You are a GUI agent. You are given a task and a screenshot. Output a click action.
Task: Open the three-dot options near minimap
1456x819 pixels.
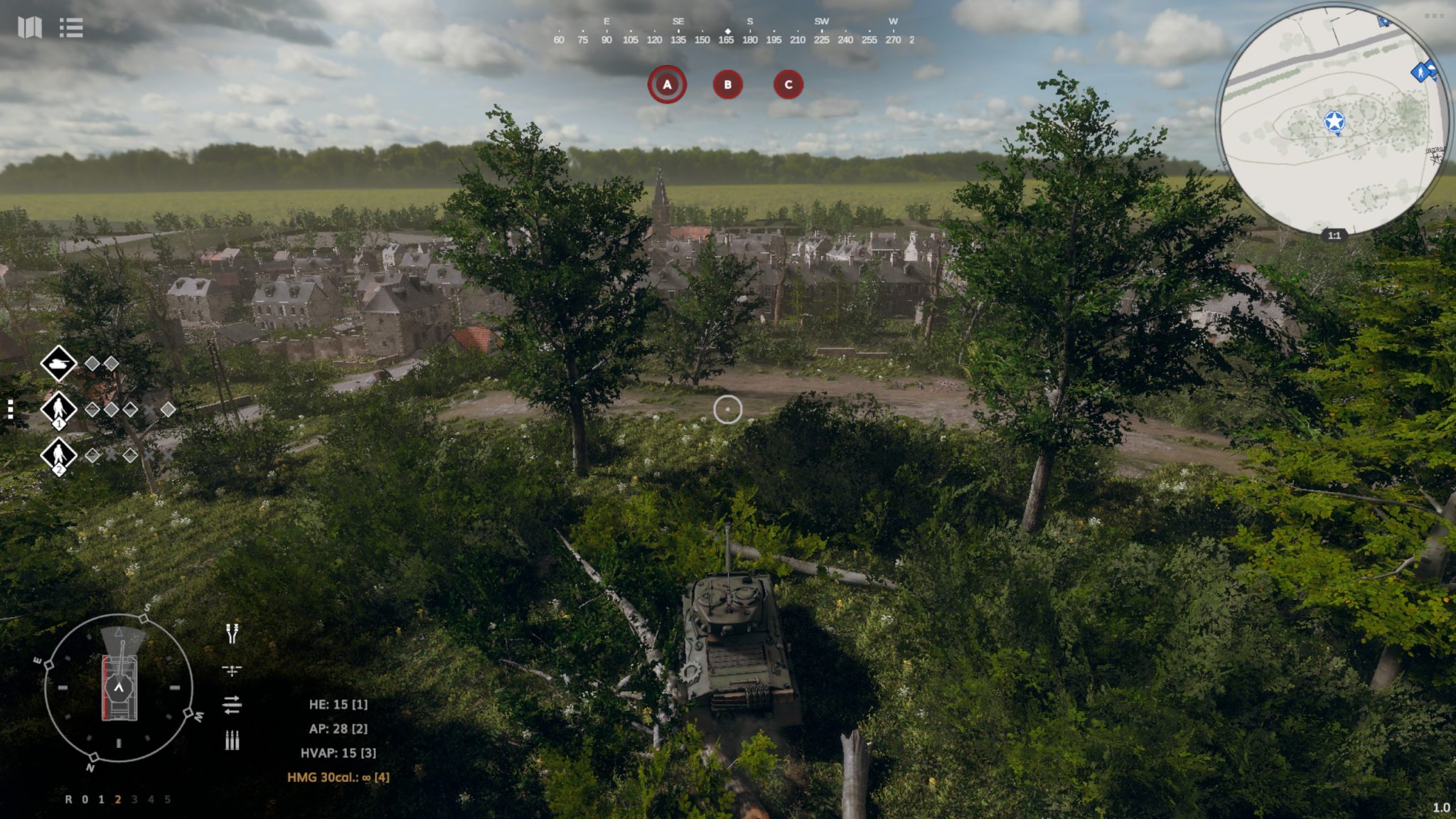(1434, 16)
